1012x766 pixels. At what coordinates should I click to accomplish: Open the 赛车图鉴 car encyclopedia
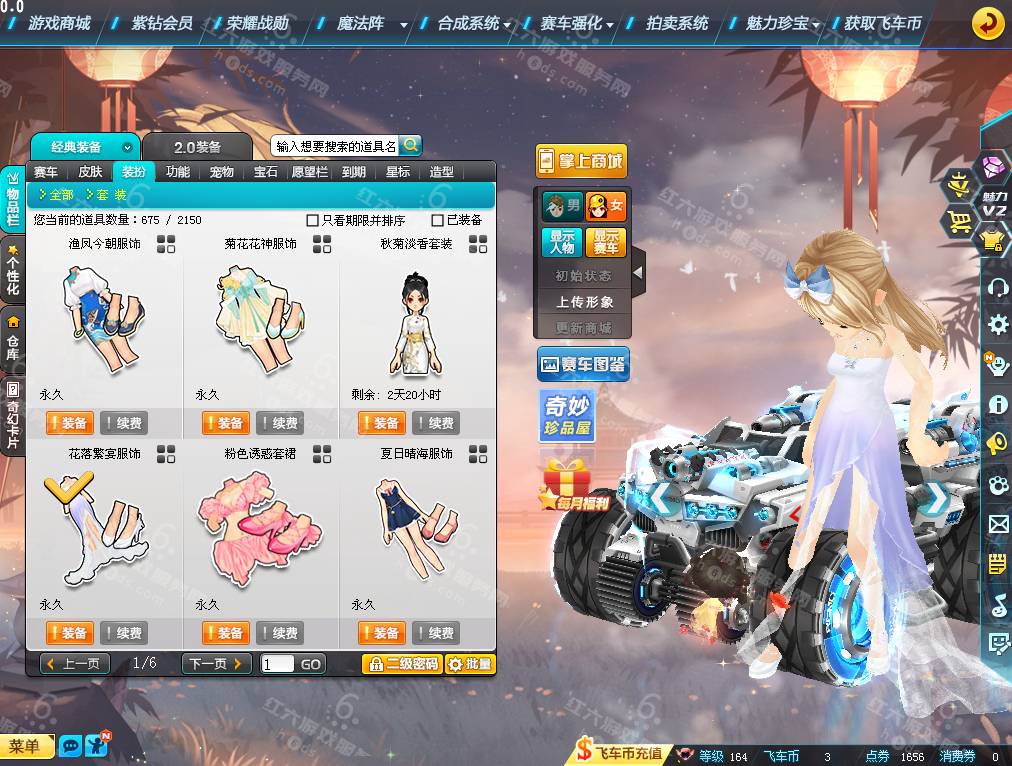[582, 365]
